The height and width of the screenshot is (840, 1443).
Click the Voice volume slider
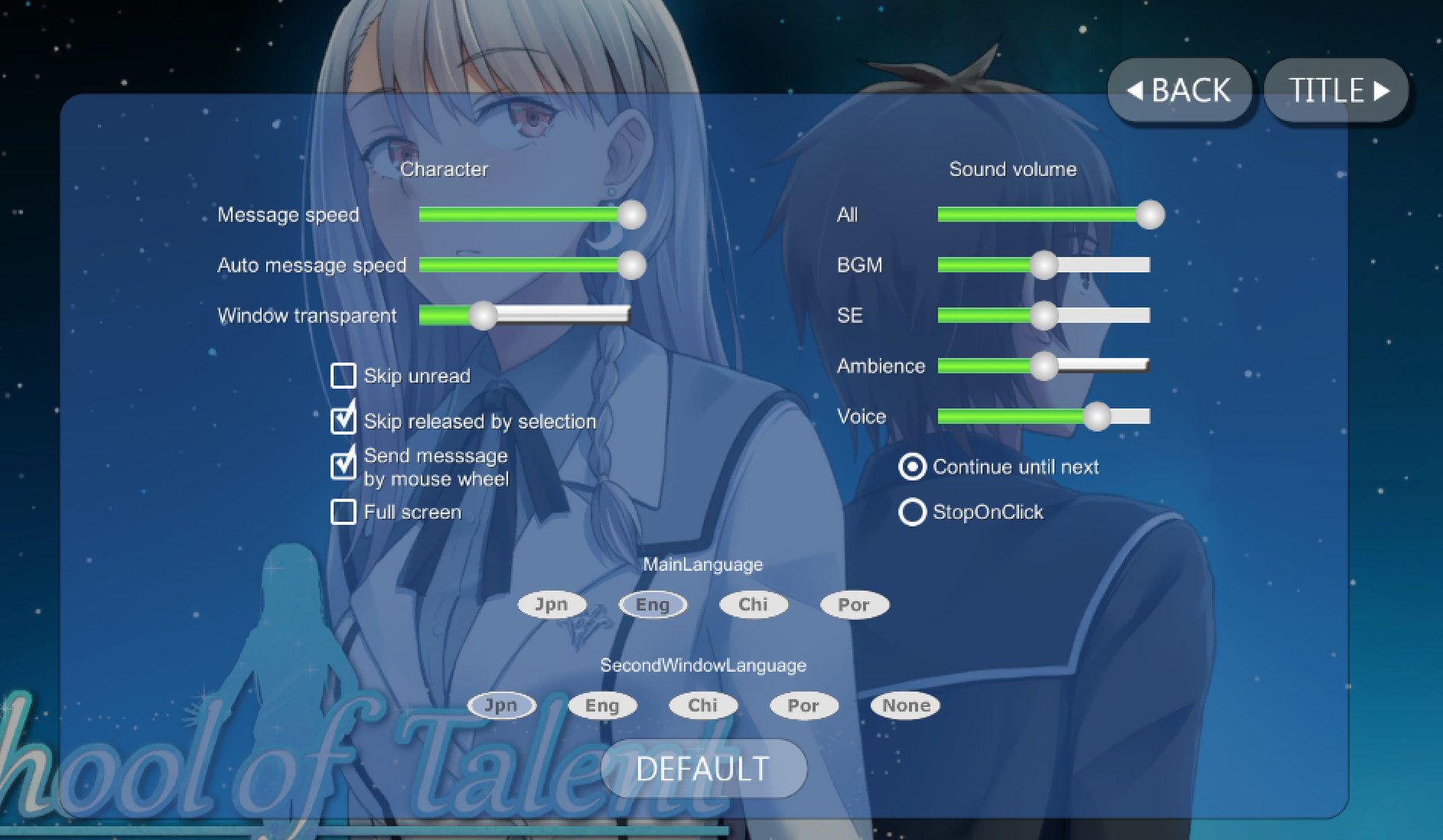tap(1097, 417)
